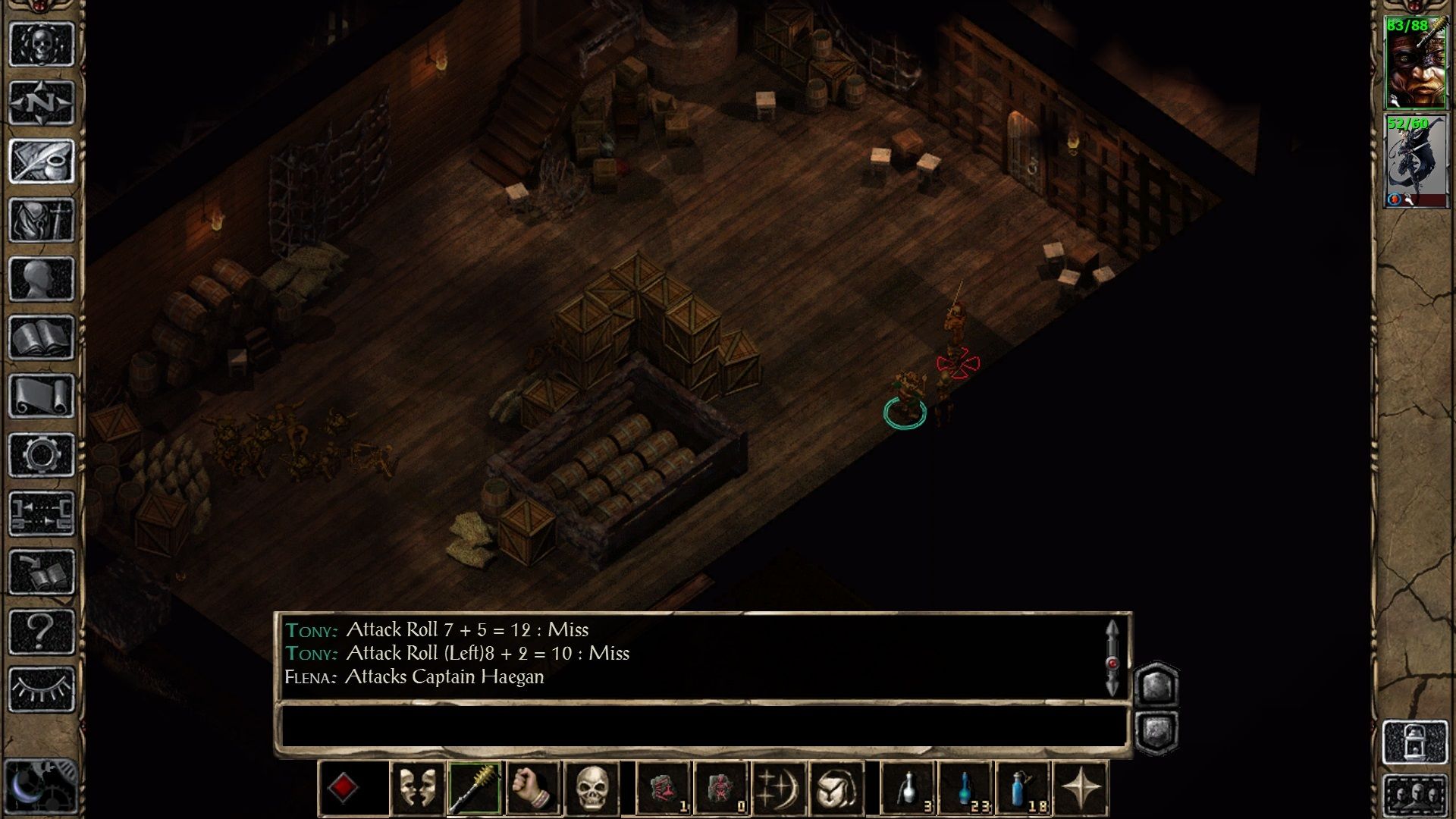Open the area map with the compass button
This screenshot has width=1456, height=819.
pyautogui.click(x=42, y=102)
